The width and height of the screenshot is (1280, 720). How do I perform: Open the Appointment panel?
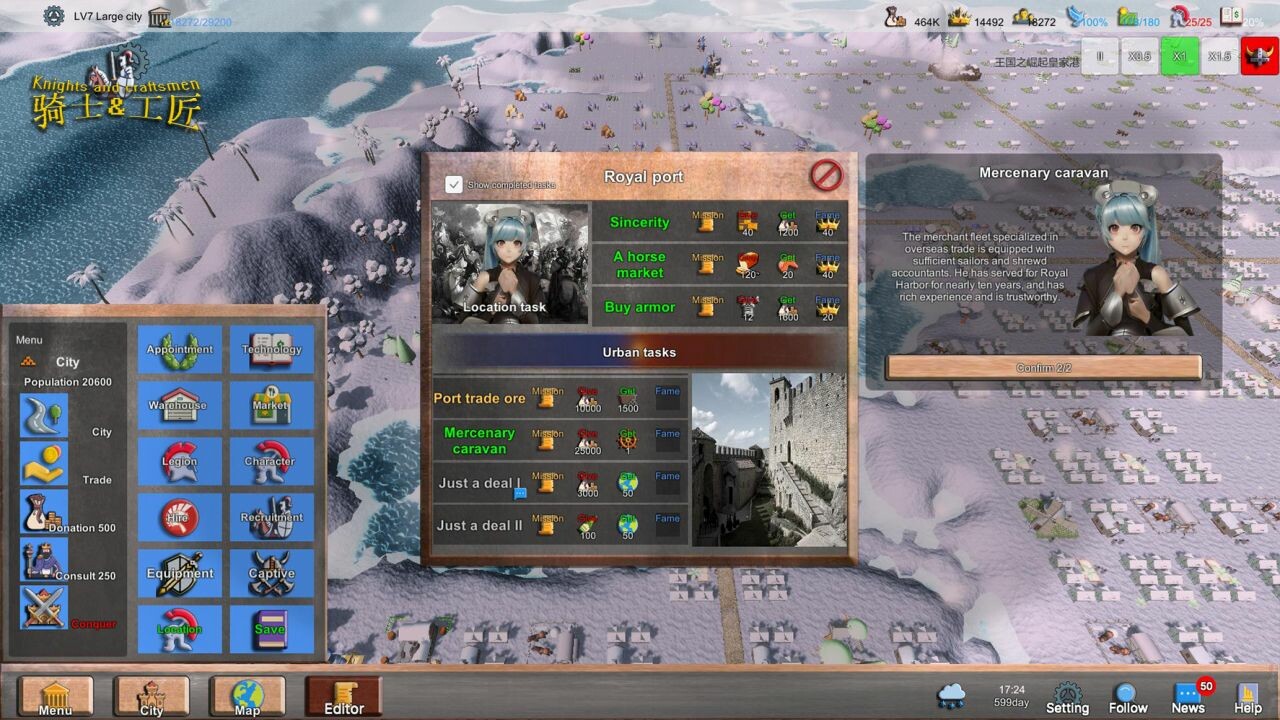coord(179,349)
